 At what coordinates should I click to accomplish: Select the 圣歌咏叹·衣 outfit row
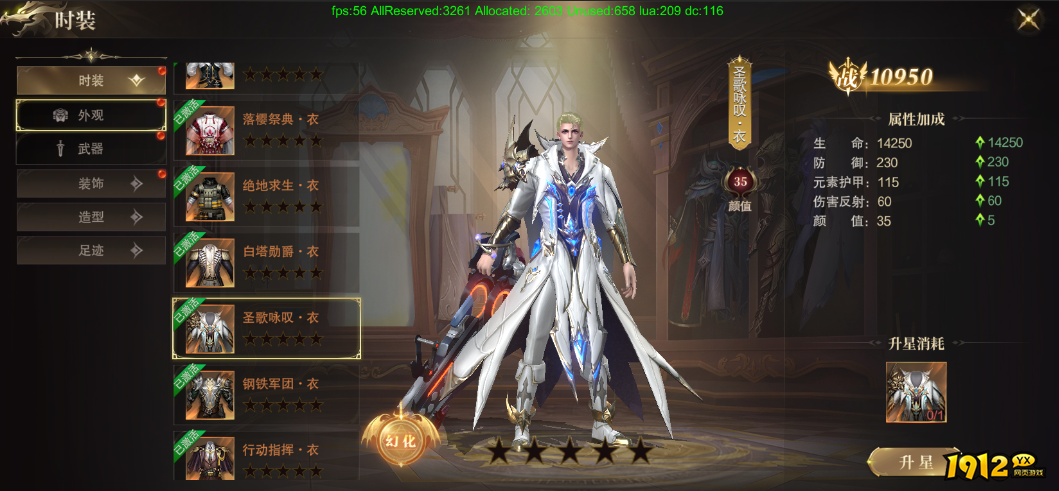point(266,327)
